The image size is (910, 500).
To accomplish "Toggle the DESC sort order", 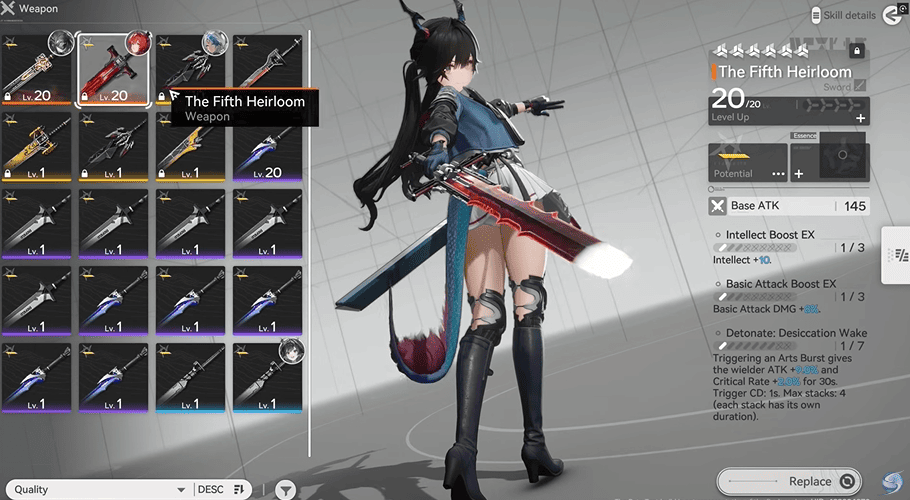I will (222, 490).
